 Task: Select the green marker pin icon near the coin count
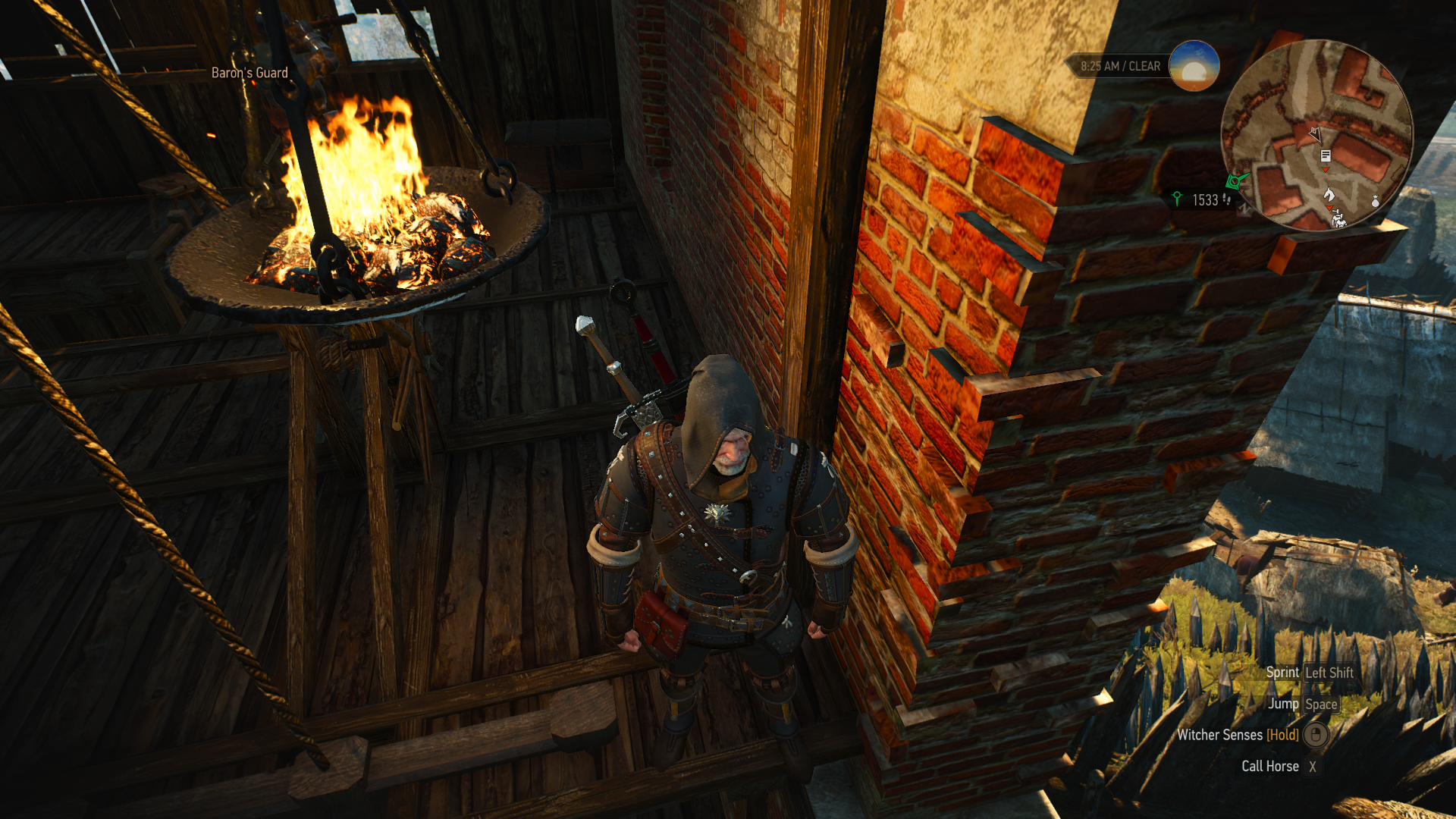pyautogui.click(x=1178, y=199)
